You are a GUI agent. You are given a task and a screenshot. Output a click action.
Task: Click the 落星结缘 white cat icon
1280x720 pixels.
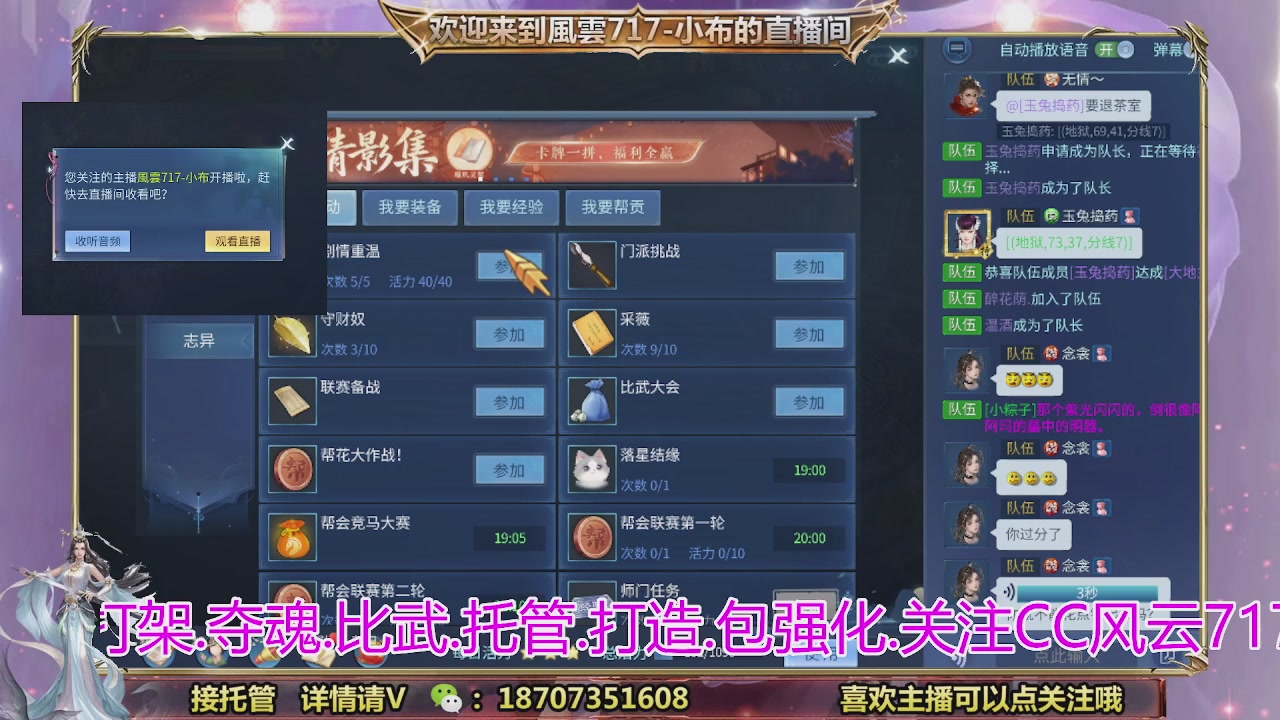click(592, 468)
